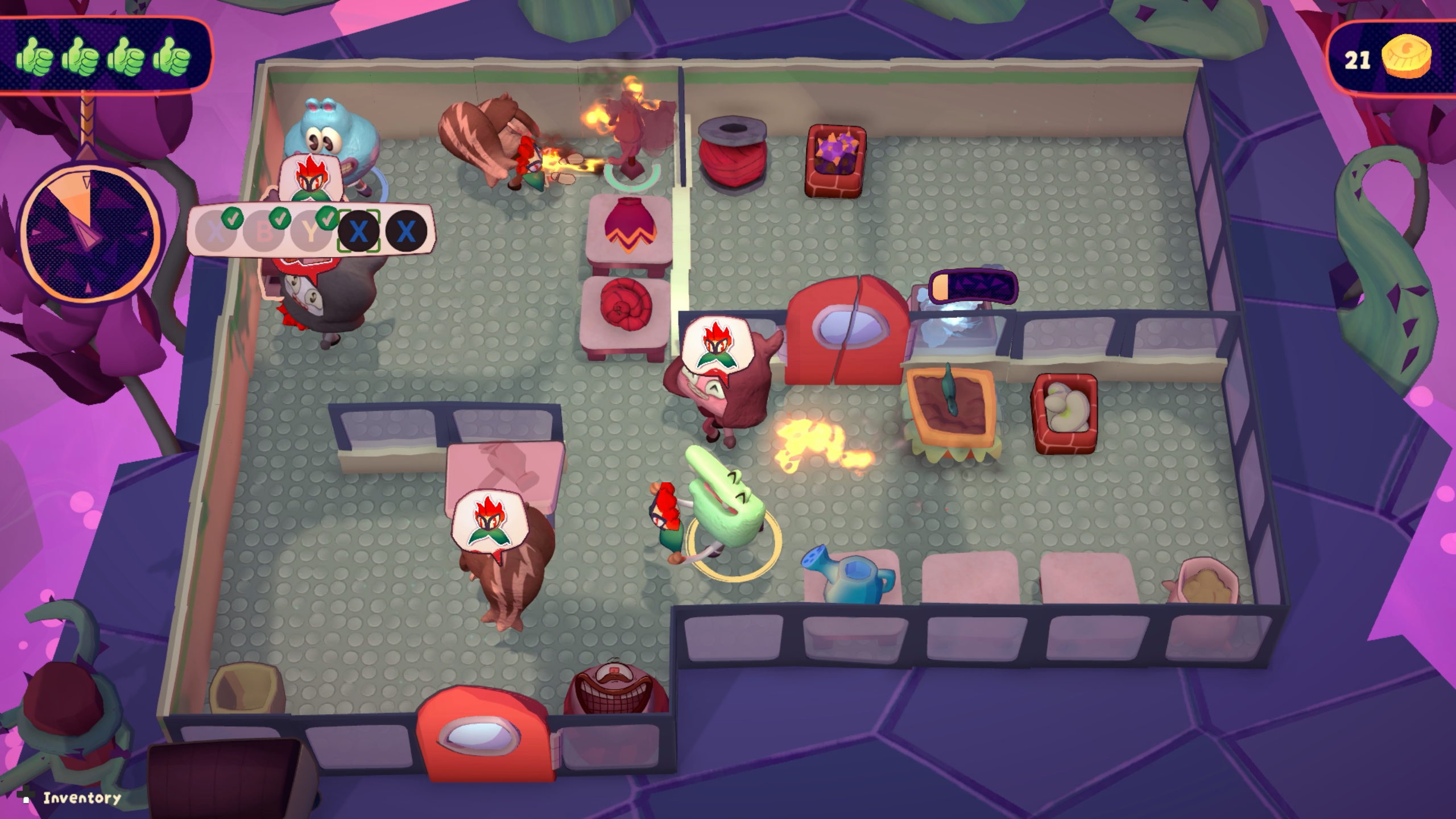
Task: Open the Inventory
Action: click(81, 797)
